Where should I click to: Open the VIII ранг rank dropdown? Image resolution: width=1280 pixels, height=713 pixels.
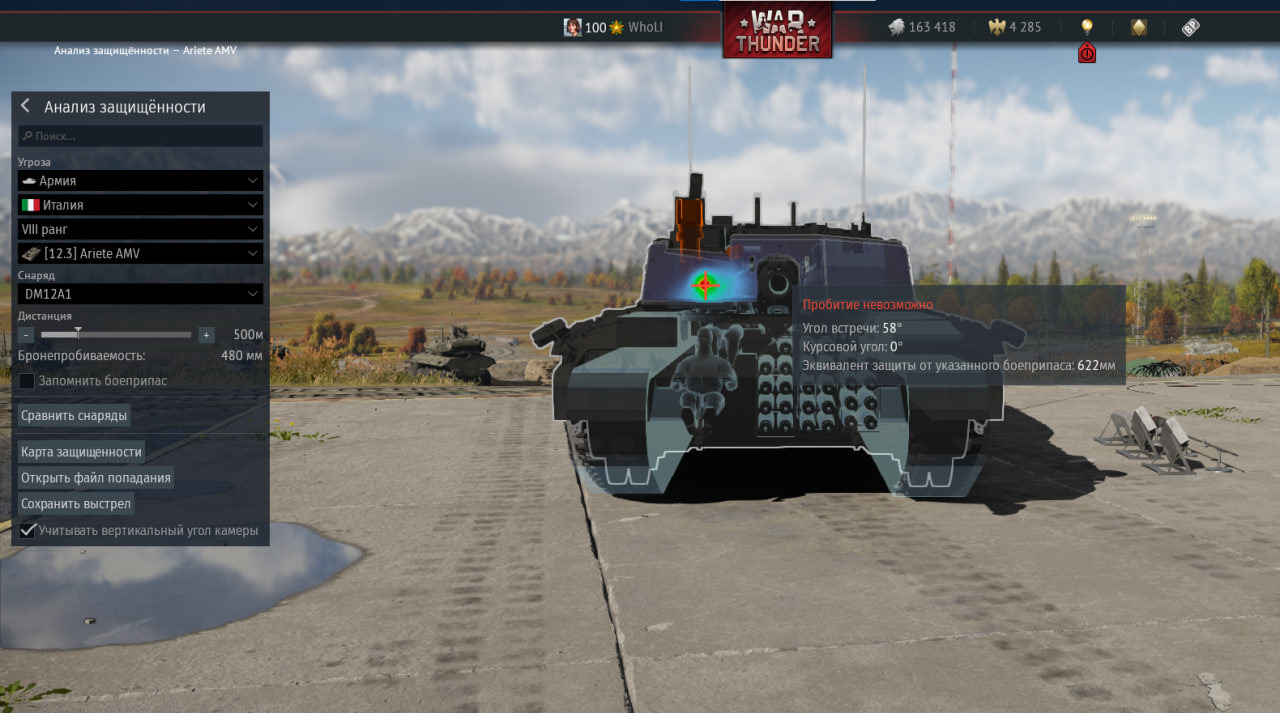[140, 229]
